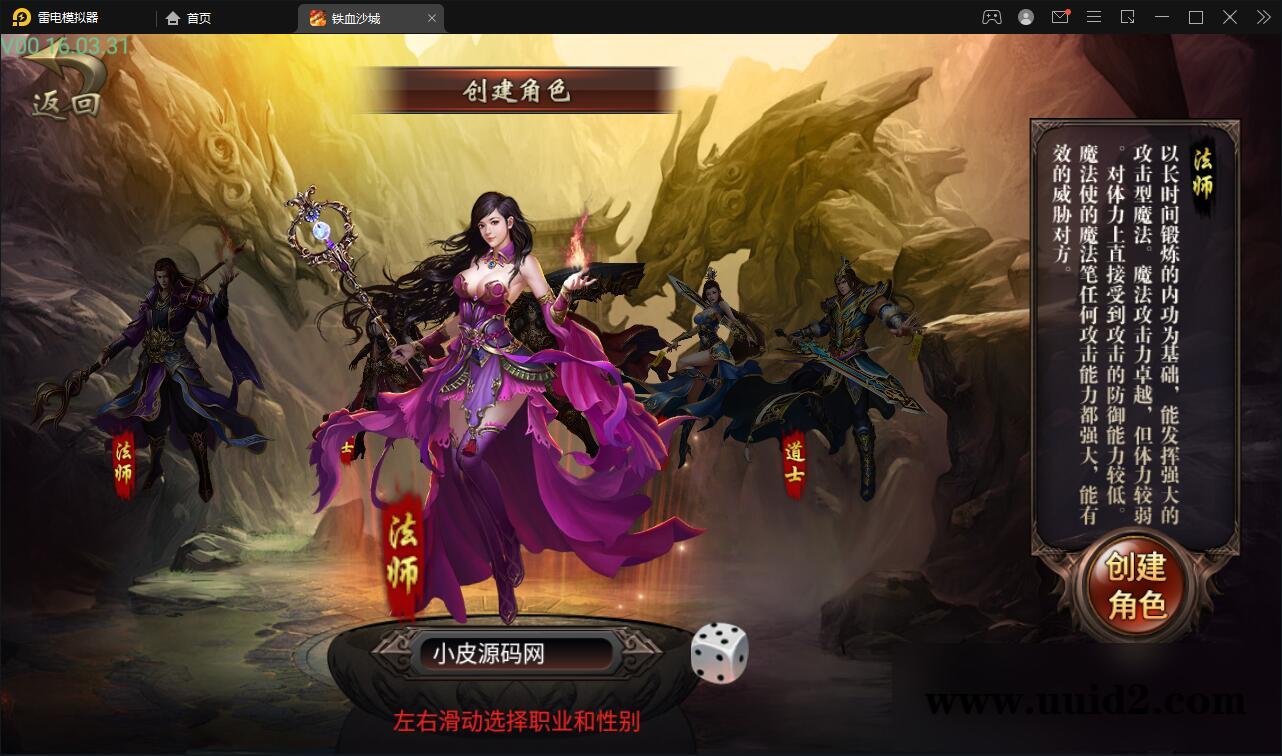1282x756 pixels.
Task: Click the dice icon for random name
Action: pyautogui.click(x=721, y=652)
